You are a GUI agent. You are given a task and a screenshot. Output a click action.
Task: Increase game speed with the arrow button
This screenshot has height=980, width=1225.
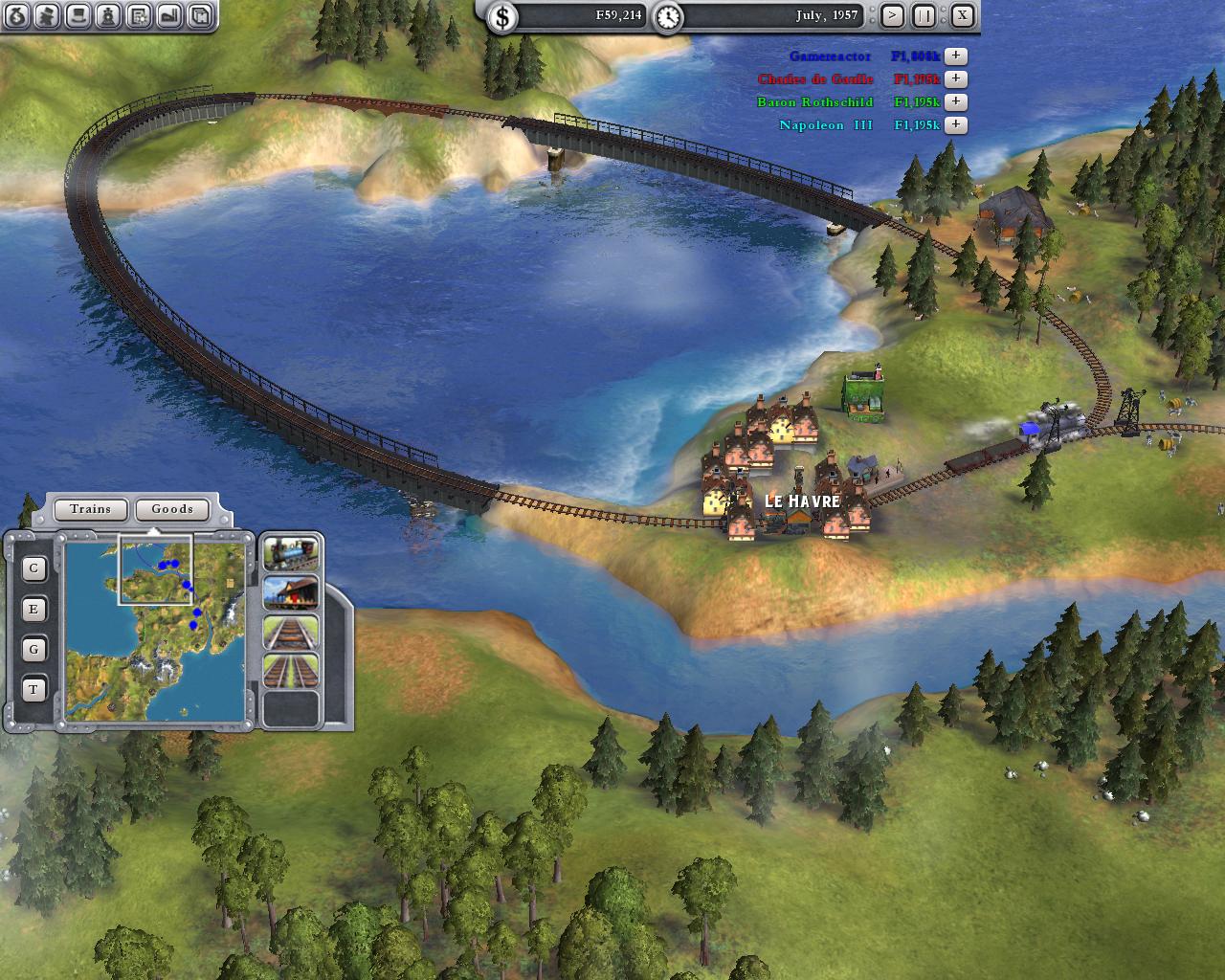point(892,15)
